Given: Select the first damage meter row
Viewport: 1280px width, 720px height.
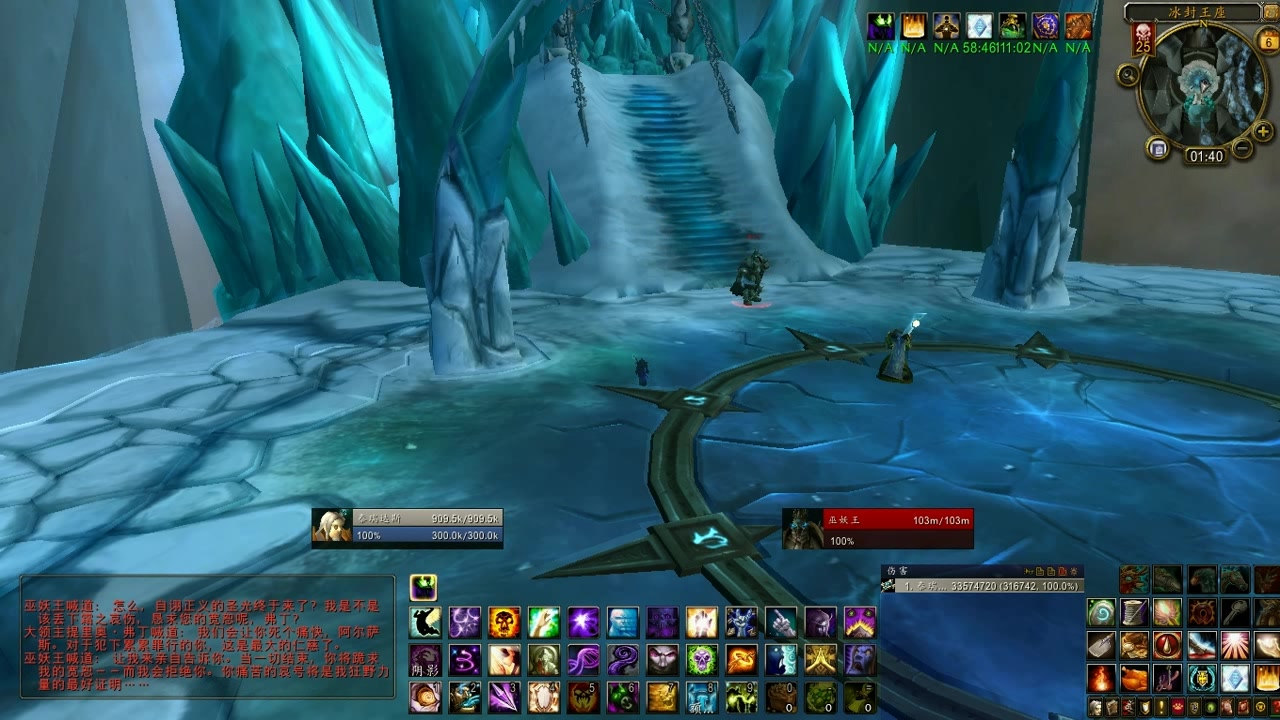Looking at the screenshot, I should (x=982, y=586).
